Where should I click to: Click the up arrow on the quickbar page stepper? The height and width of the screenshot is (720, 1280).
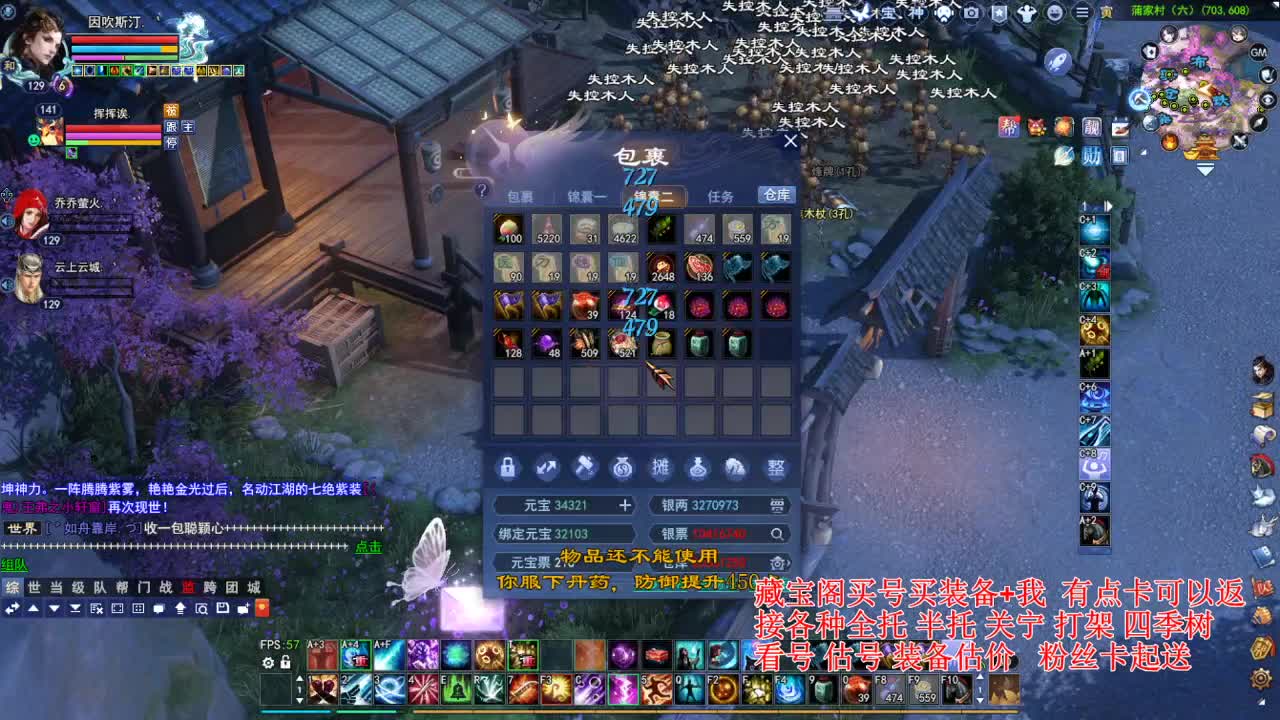pyautogui.click(x=300, y=679)
